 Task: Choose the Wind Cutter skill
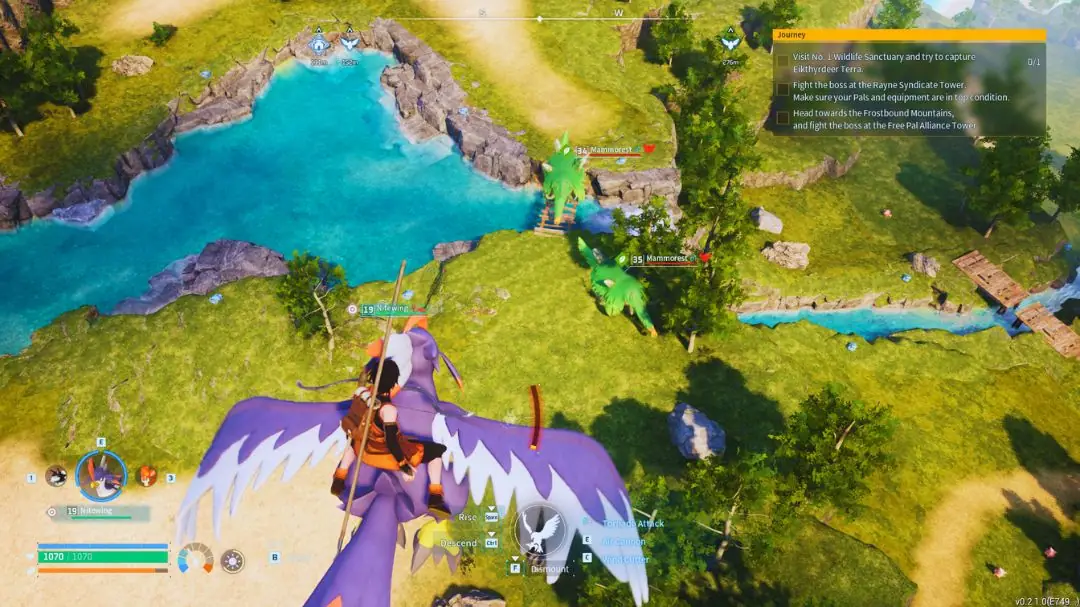click(x=625, y=558)
